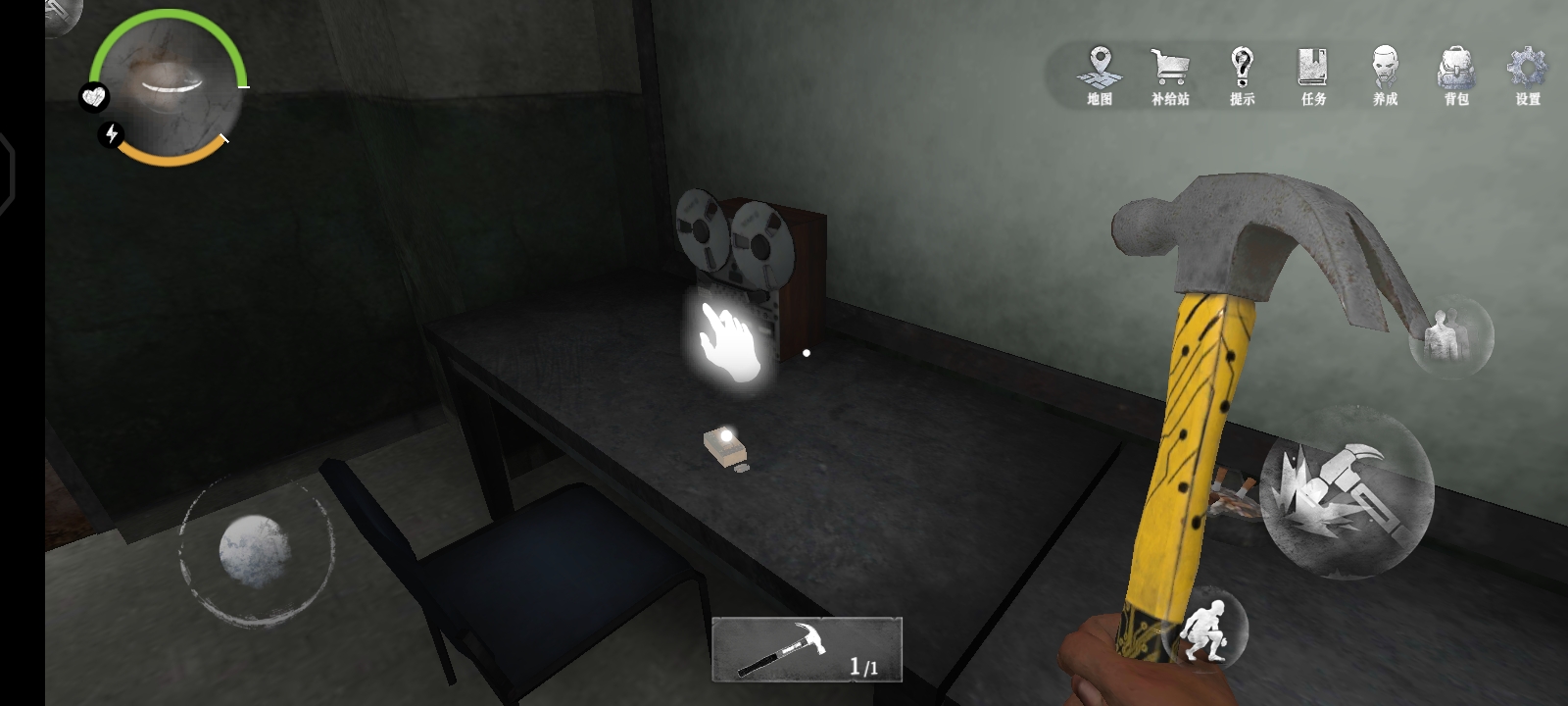Tap the character portrait status gauge
The image size is (1568, 706).
click(168, 86)
